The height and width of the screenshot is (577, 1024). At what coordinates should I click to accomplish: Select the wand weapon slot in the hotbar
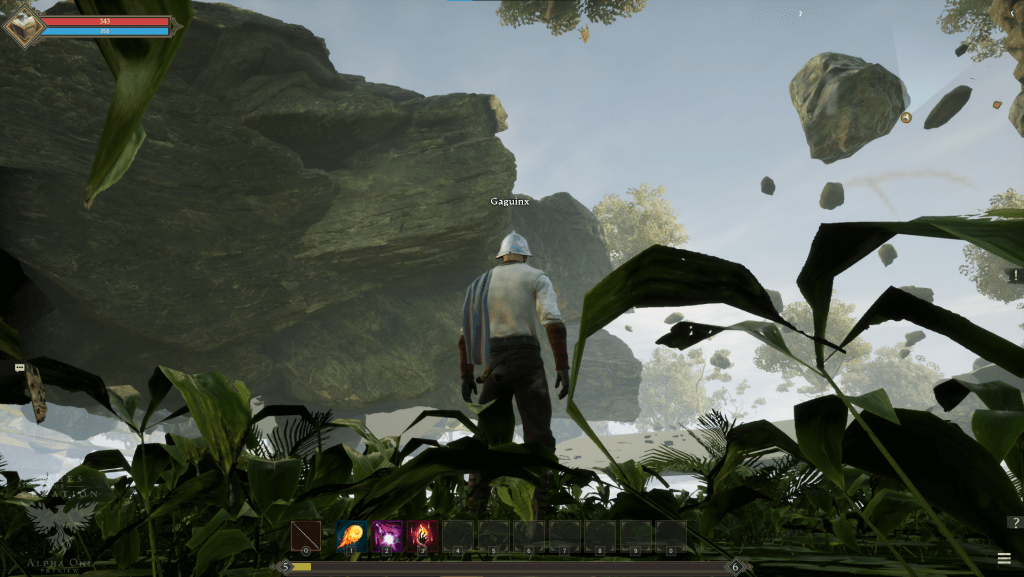tap(306, 535)
